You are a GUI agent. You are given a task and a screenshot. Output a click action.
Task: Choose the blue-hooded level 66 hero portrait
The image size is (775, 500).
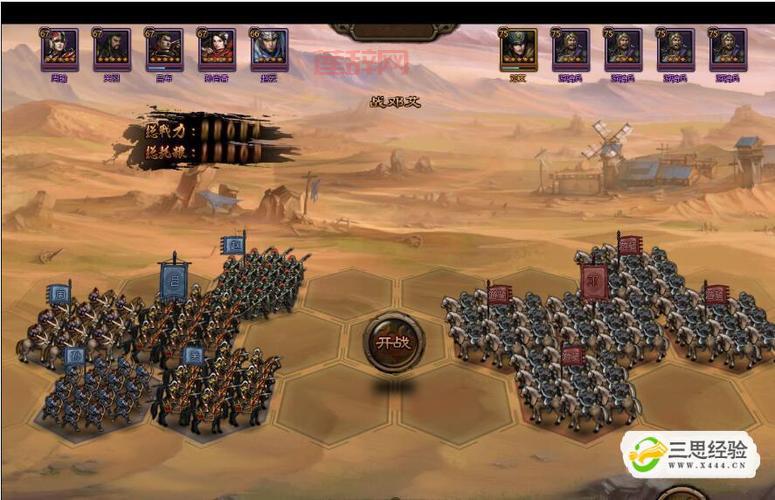(269, 47)
